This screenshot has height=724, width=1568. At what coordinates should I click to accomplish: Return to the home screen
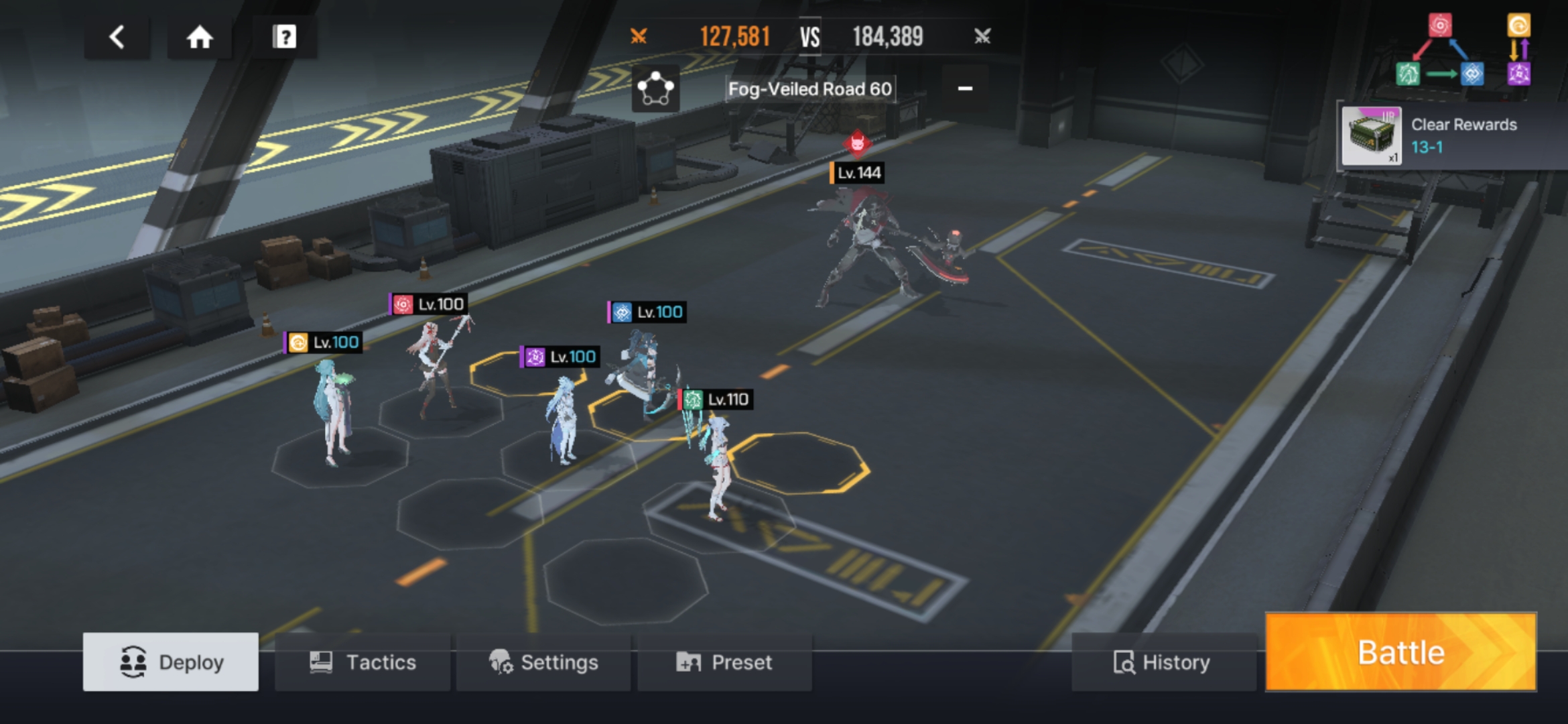click(200, 37)
